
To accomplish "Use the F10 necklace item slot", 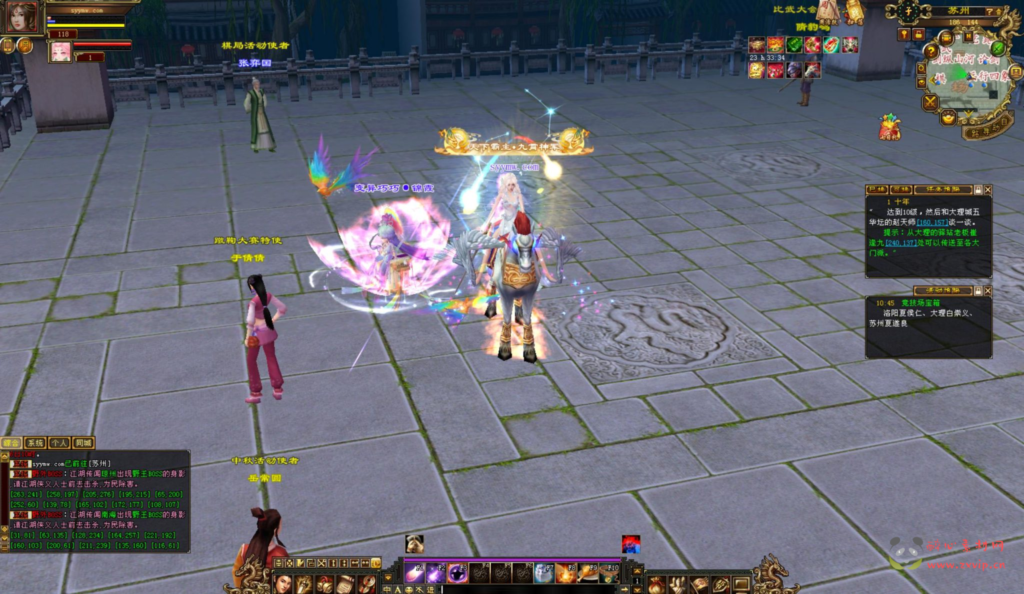I will [608, 573].
